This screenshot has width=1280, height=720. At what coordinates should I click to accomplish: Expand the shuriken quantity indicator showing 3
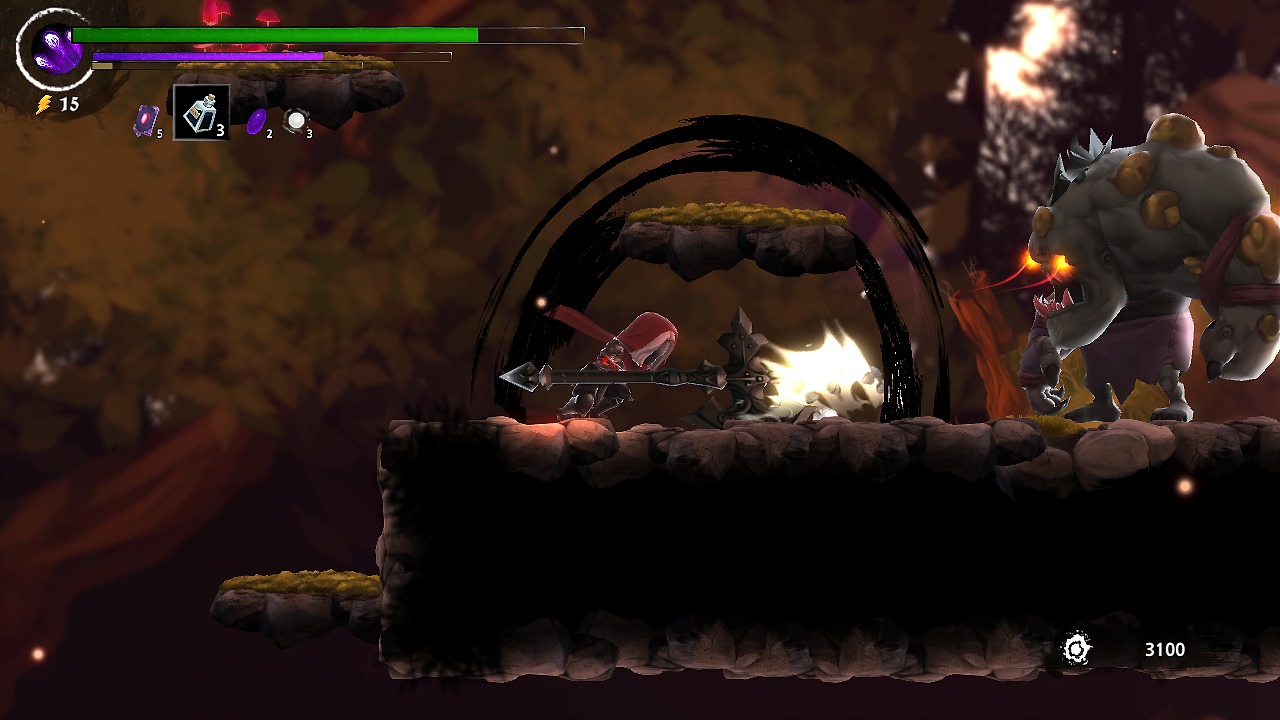(308, 133)
